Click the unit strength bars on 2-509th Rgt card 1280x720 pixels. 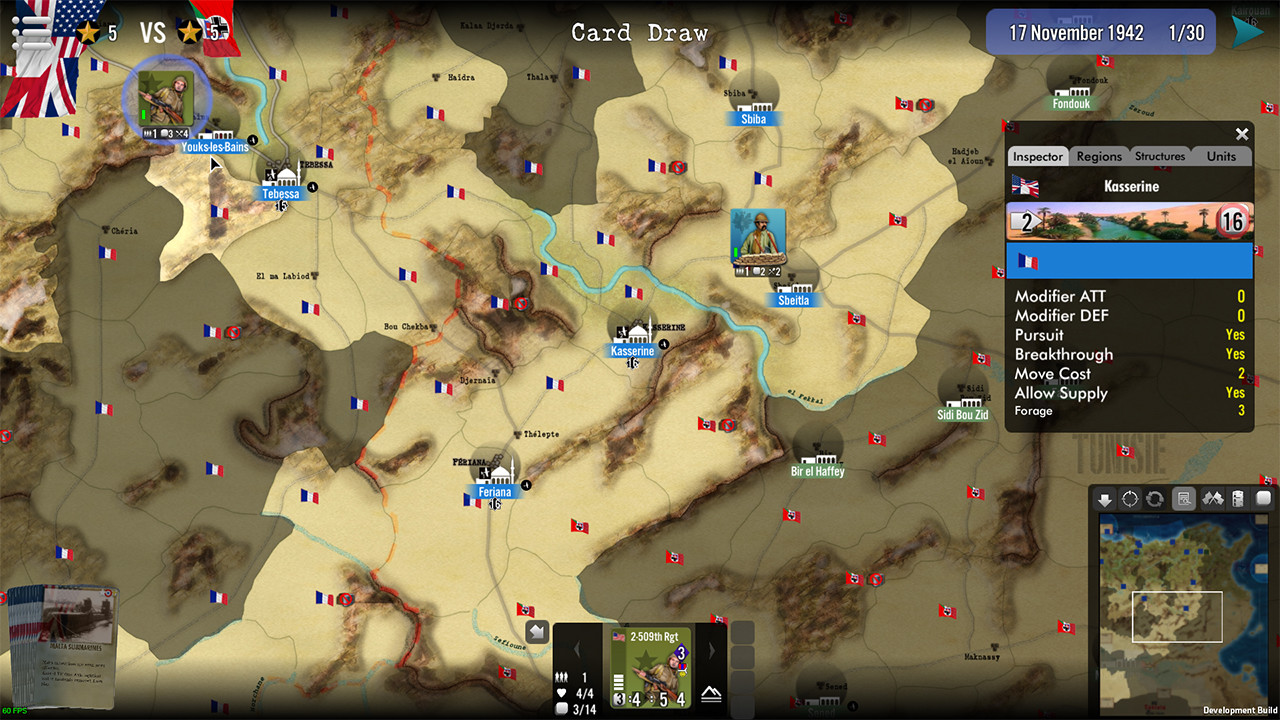618,682
